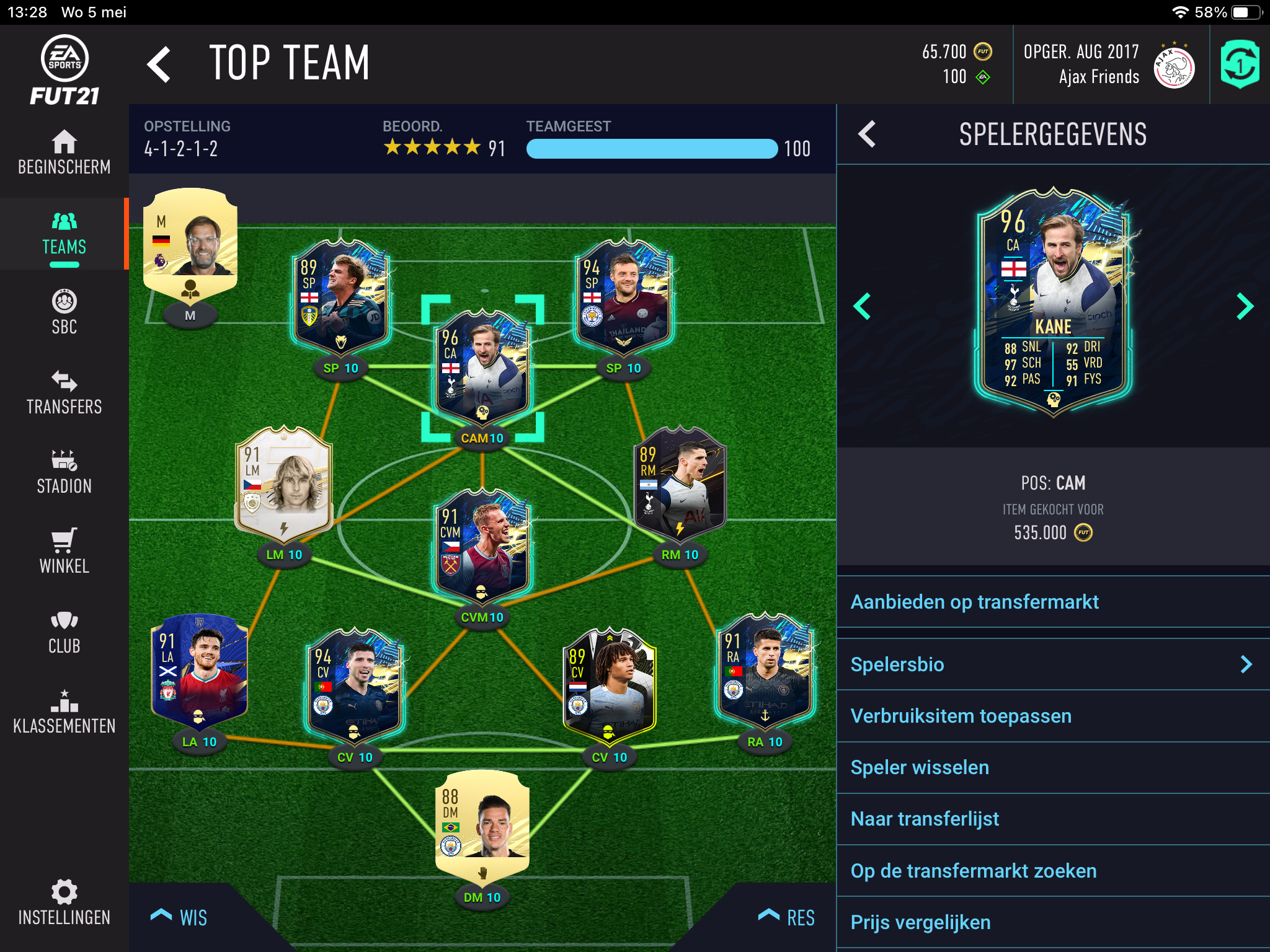This screenshot has height=952, width=1270.
Task: Open the Beginscherm home menu
Action: coord(64,152)
